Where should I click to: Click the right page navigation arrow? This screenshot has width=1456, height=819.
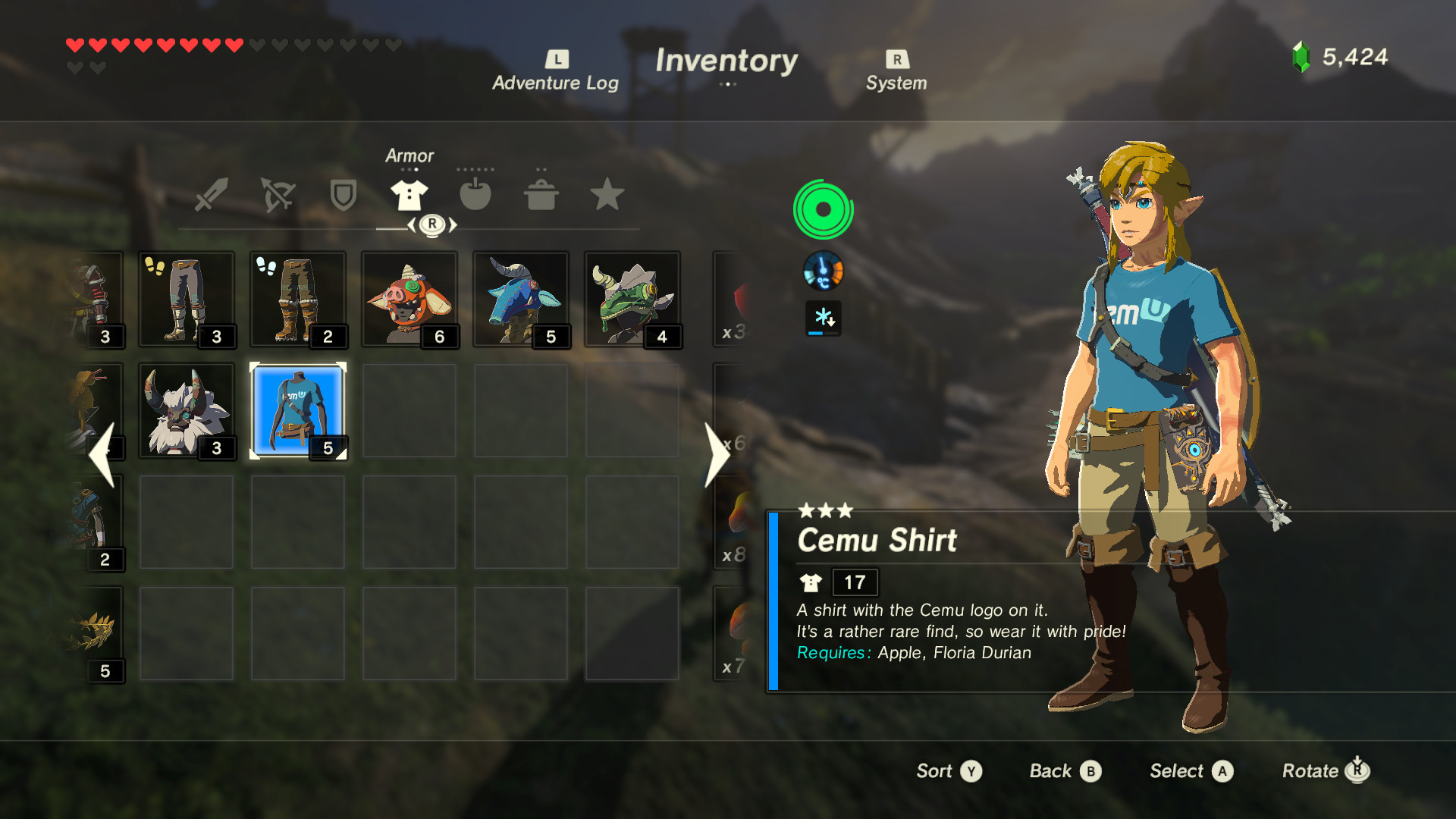click(x=716, y=453)
